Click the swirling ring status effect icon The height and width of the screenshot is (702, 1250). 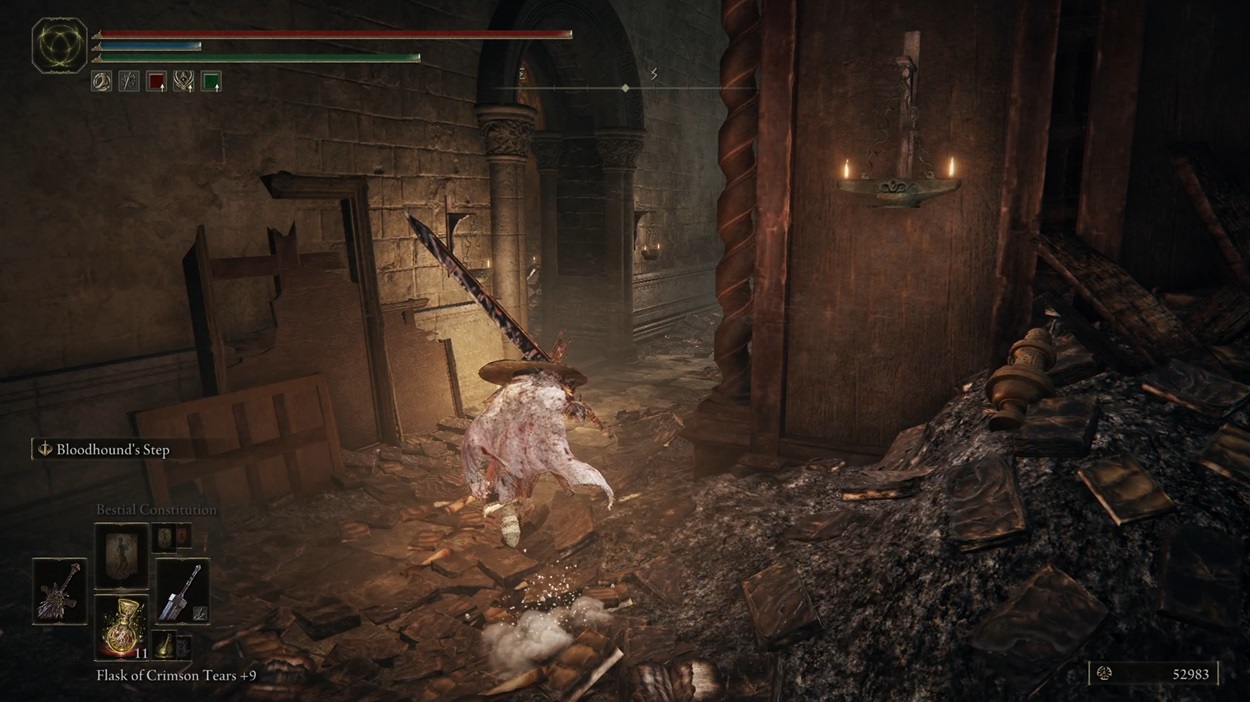coord(102,81)
